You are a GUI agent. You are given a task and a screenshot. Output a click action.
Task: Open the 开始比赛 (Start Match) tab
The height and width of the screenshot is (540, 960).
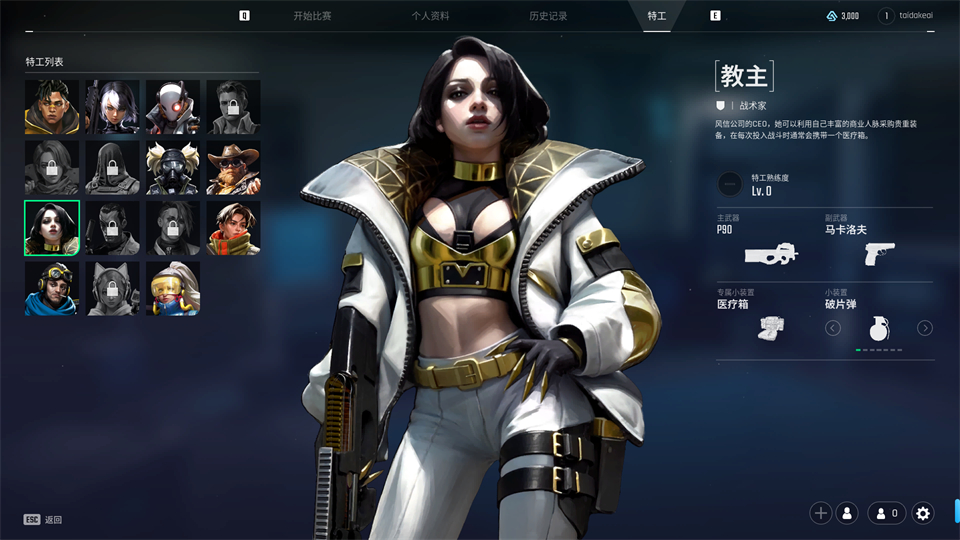(x=312, y=16)
